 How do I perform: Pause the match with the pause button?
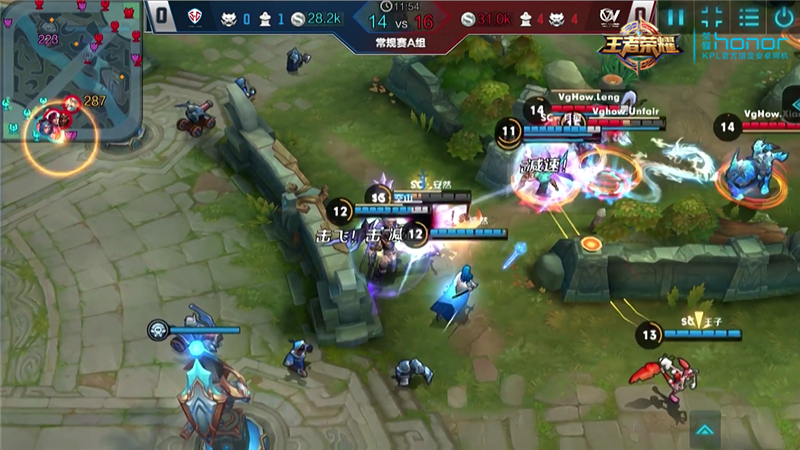coord(677,17)
